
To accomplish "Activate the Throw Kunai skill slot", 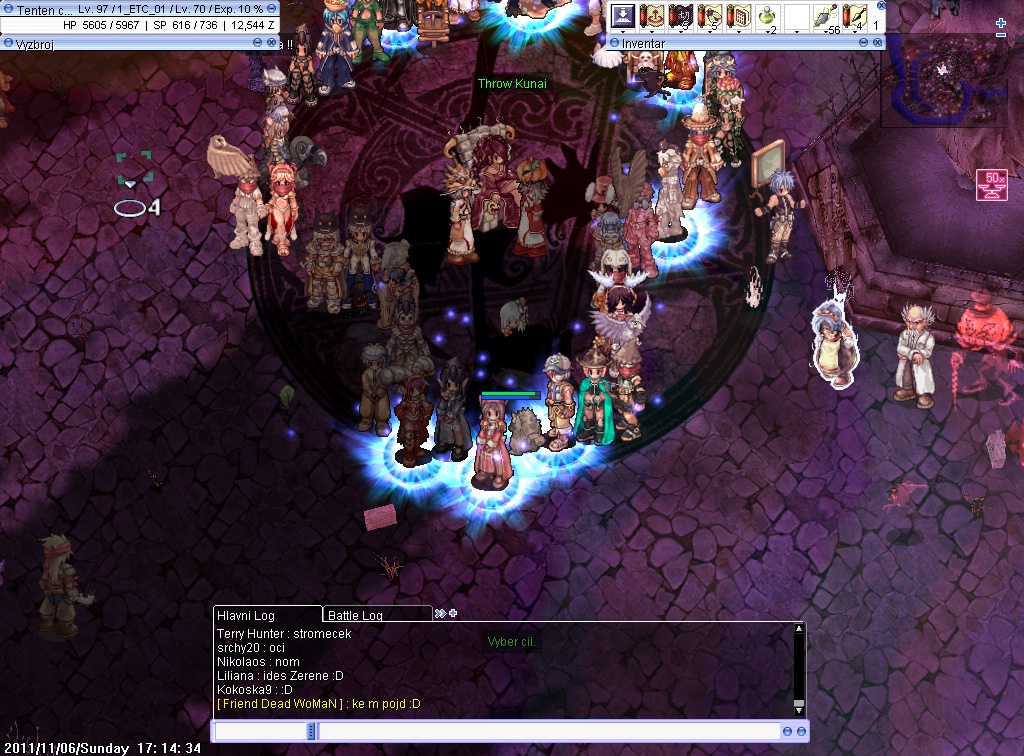I will pyautogui.click(x=855, y=17).
